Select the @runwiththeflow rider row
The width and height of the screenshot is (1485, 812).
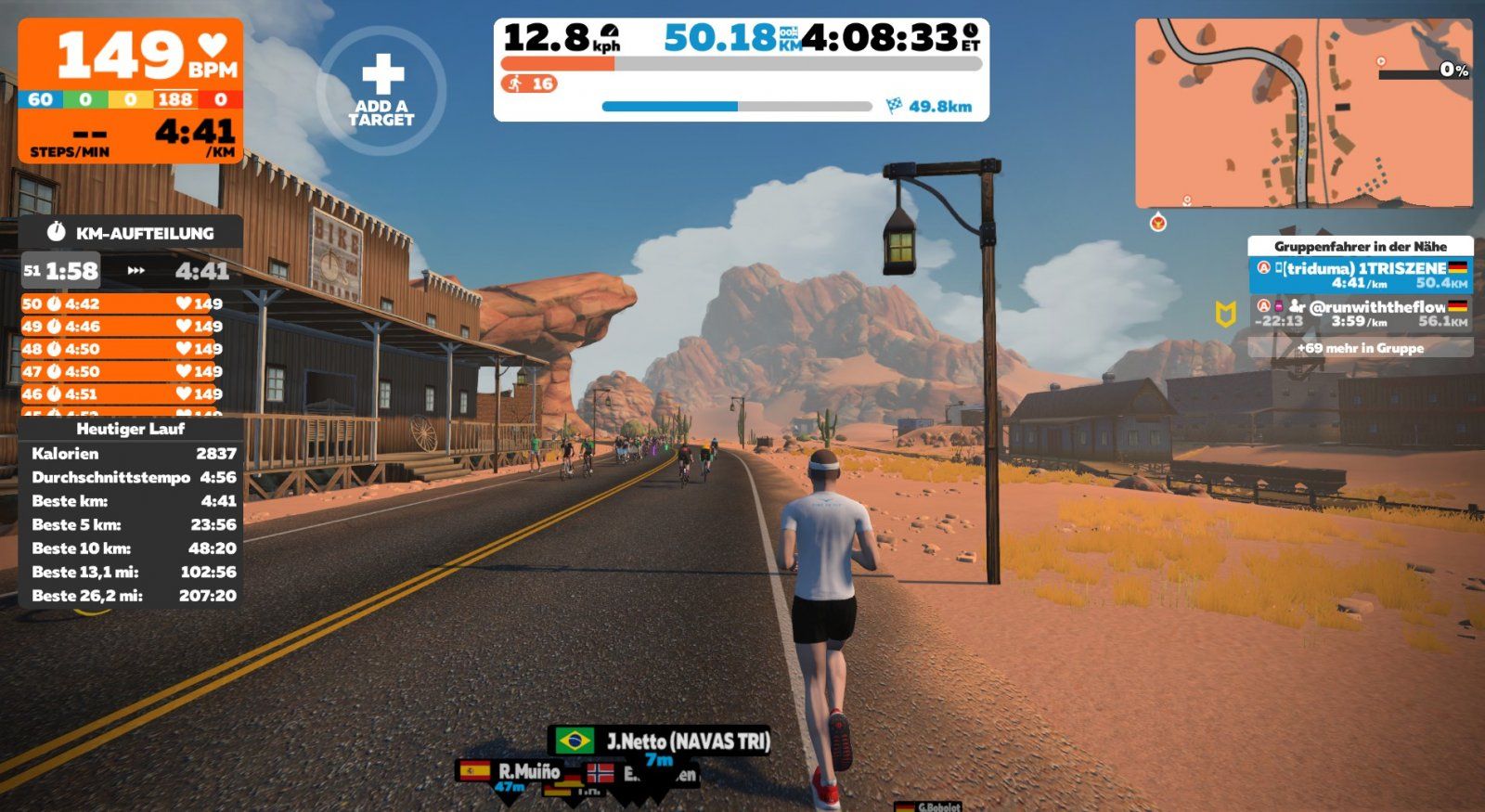pyautogui.click(x=1360, y=314)
